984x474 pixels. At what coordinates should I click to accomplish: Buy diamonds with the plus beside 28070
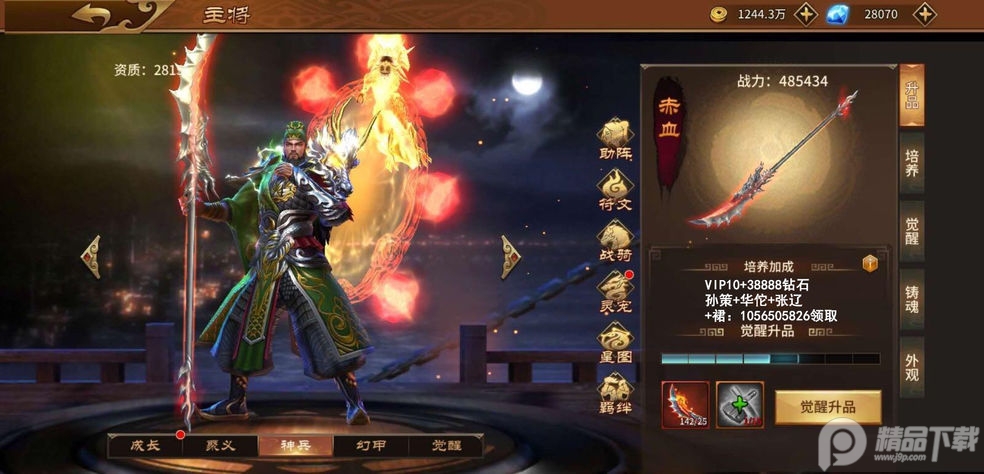pyautogui.click(x=925, y=14)
